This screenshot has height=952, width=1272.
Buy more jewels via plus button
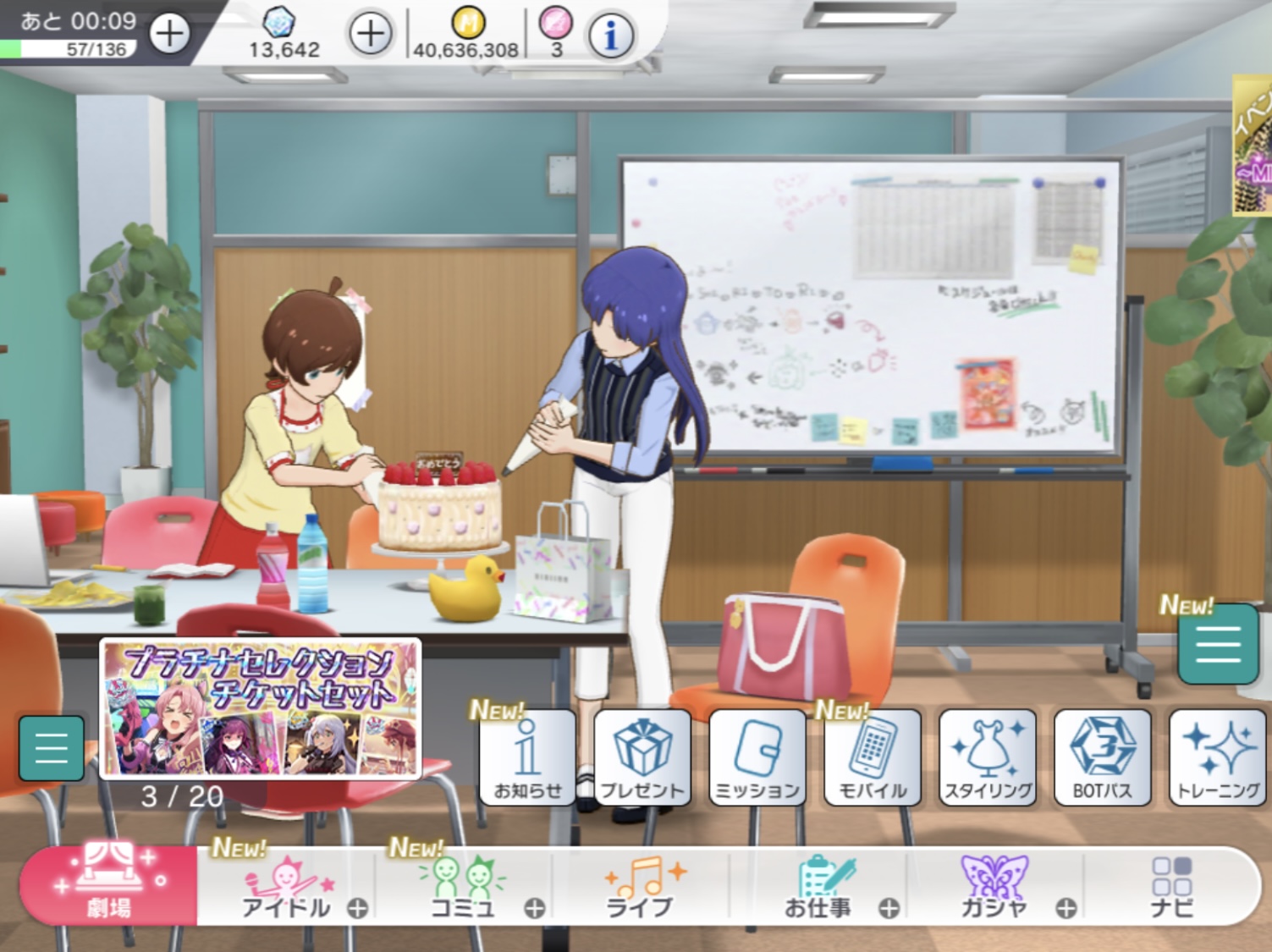370,34
